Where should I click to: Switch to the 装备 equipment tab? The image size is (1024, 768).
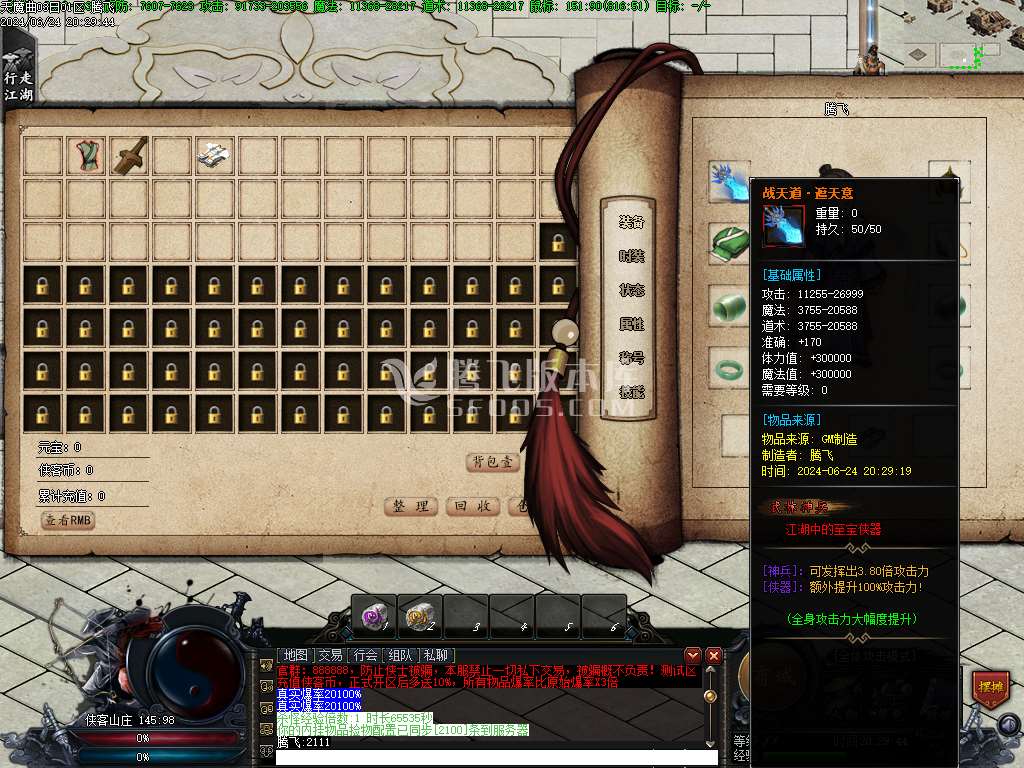631,222
